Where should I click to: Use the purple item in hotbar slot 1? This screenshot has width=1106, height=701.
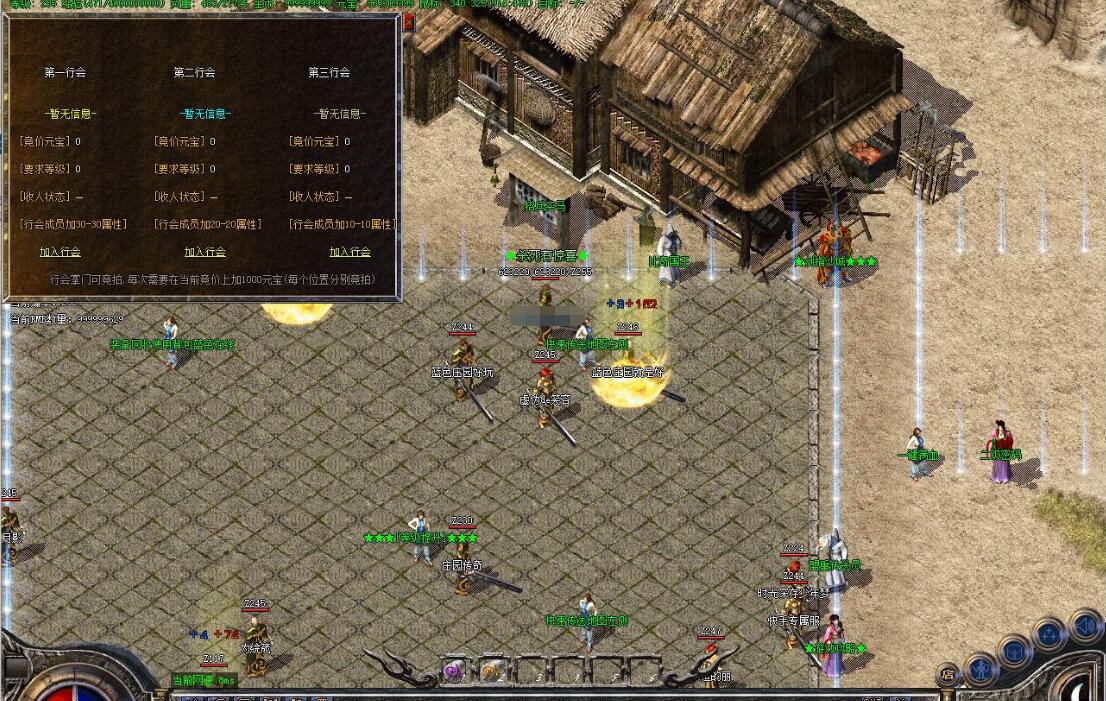pyautogui.click(x=453, y=672)
